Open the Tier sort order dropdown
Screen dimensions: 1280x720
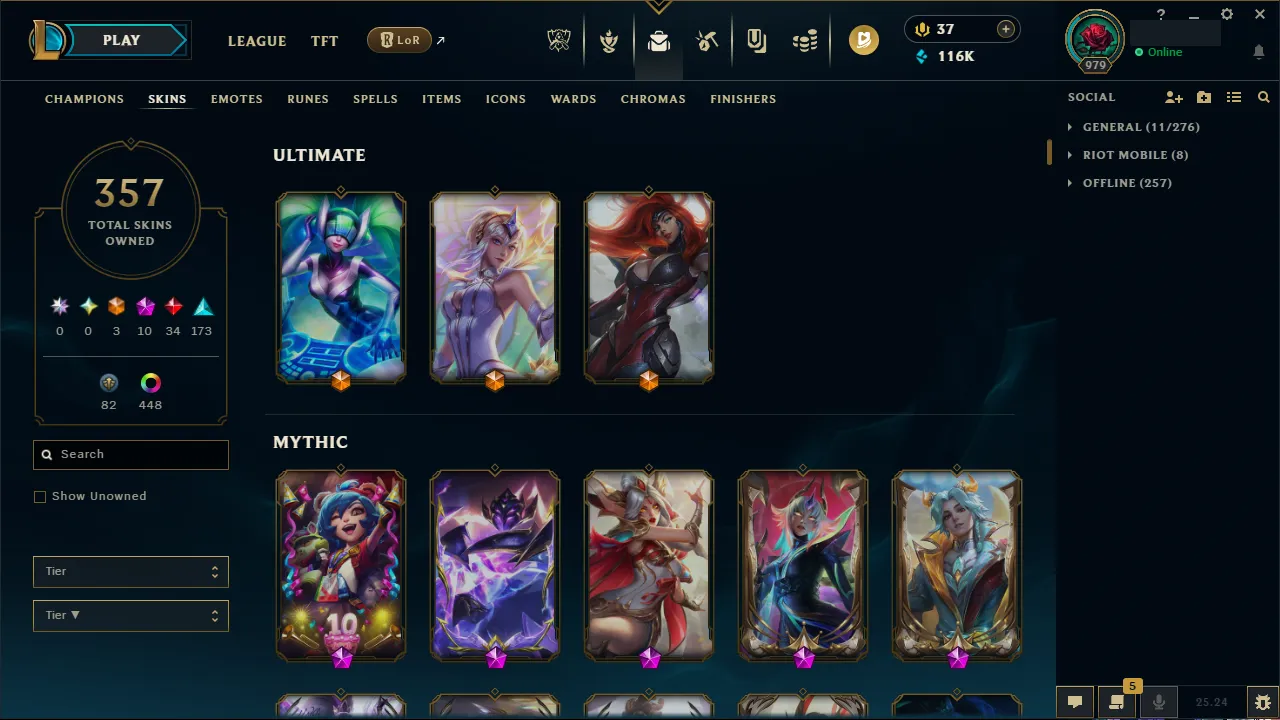tap(130, 615)
